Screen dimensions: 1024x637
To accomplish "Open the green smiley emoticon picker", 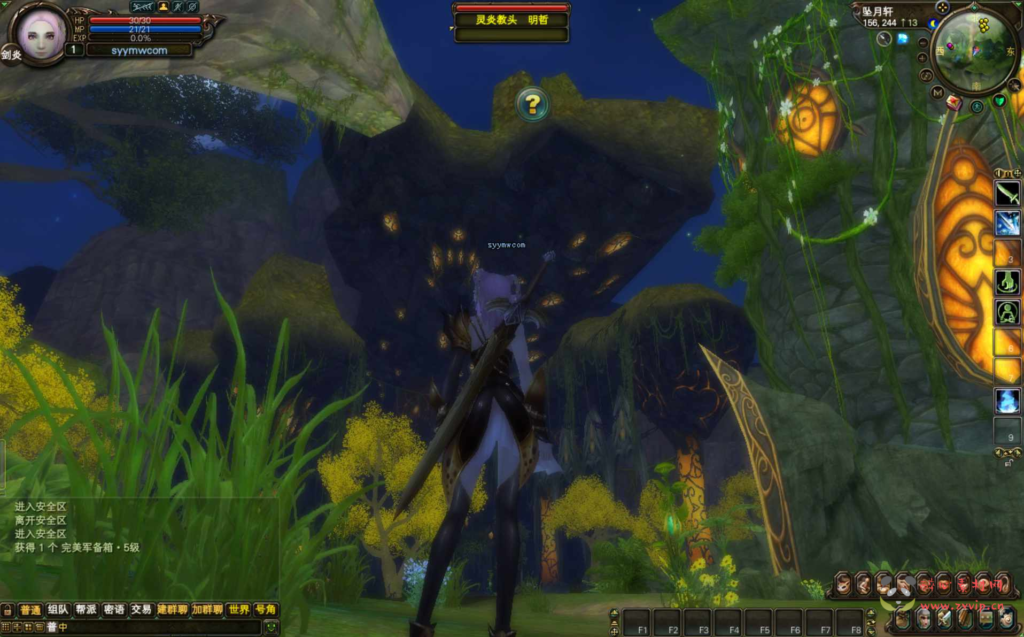I will pyautogui.click(x=268, y=627).
